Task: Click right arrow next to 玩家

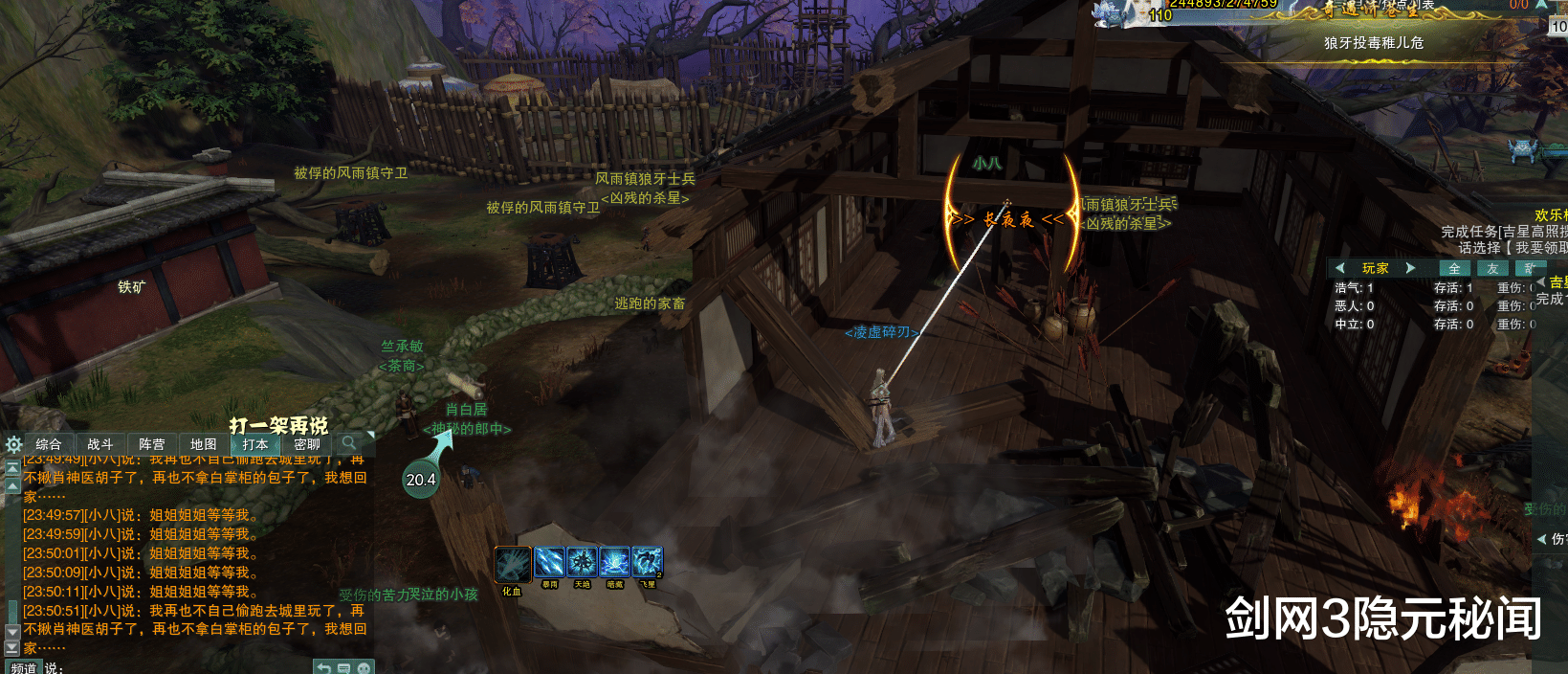Action: (1410, 268)
